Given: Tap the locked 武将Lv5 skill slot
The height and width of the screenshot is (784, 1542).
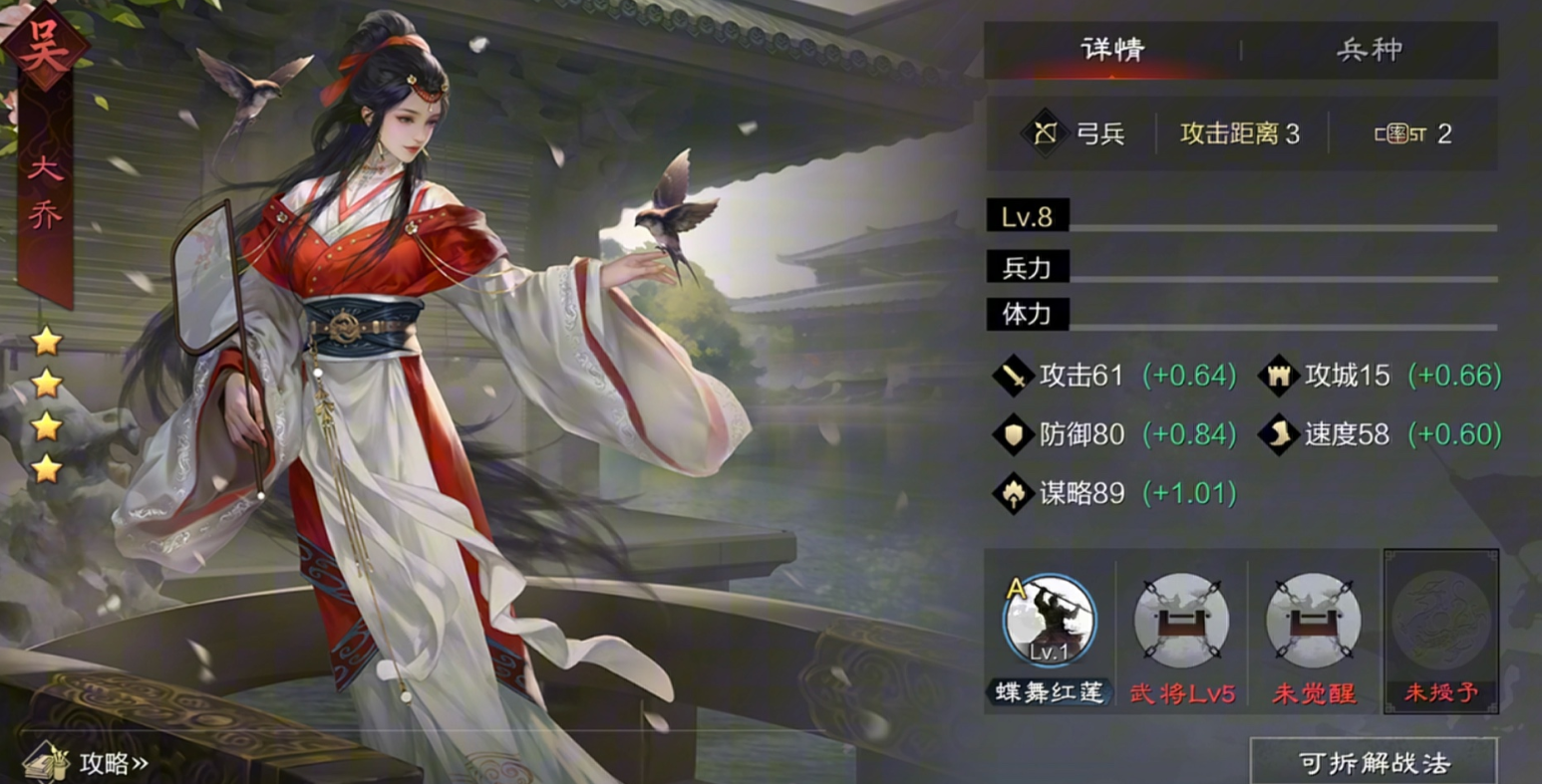Looking at the screenshot, I should click(x=1181, y=622).
